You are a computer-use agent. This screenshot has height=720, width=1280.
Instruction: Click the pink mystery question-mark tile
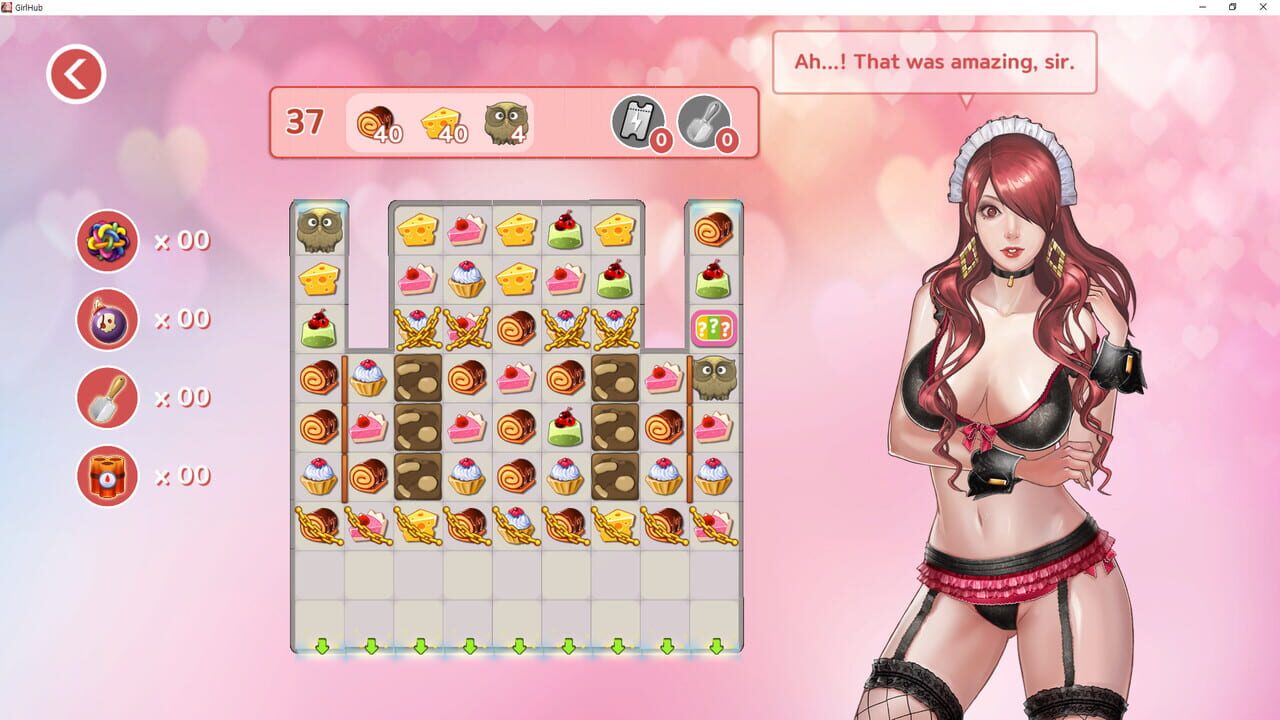tap(713, 325)
